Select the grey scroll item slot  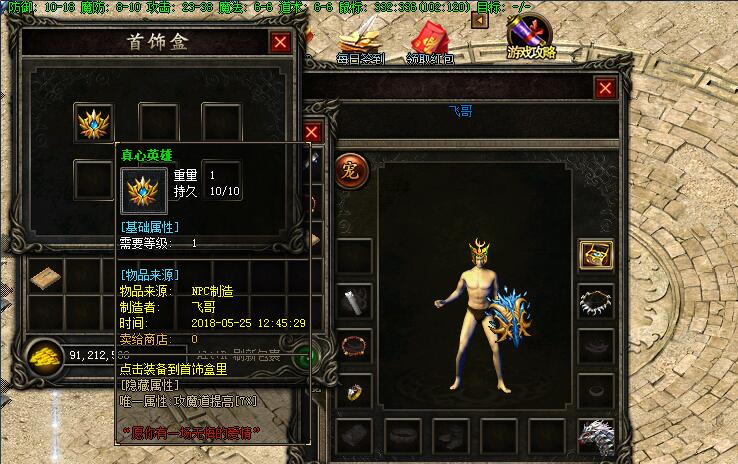(354, 300)
